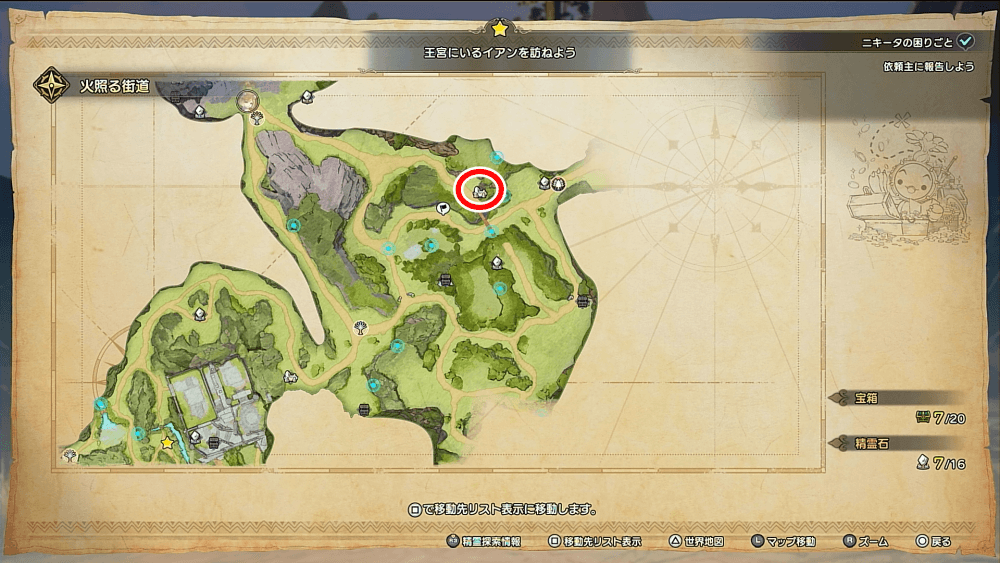Open the main quest objective banner

499,49
